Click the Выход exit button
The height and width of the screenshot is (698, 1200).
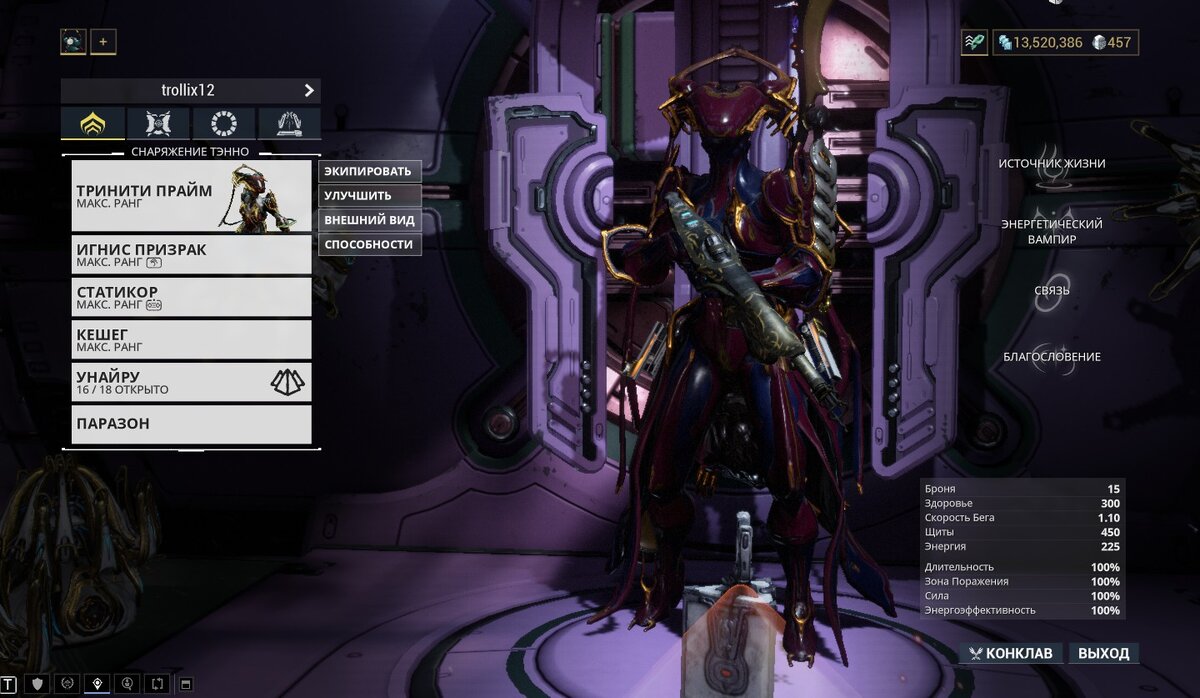tap(1104, 654)
